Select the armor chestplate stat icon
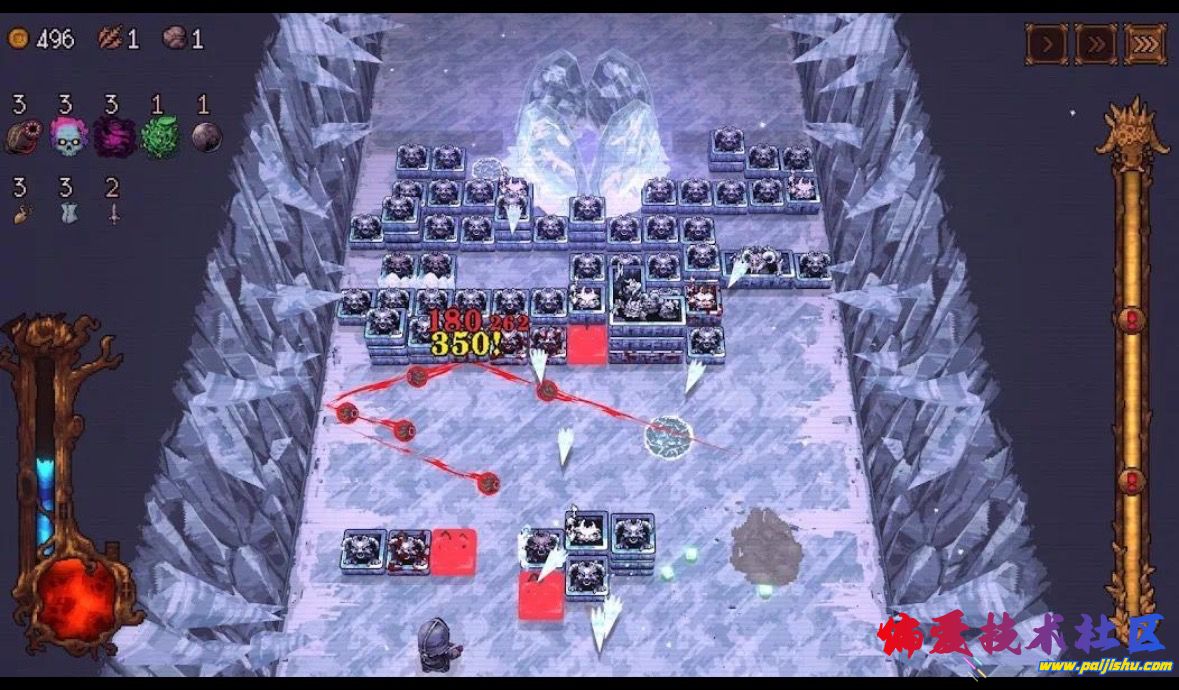1179x690 pixels. click(x=67, y=212)
